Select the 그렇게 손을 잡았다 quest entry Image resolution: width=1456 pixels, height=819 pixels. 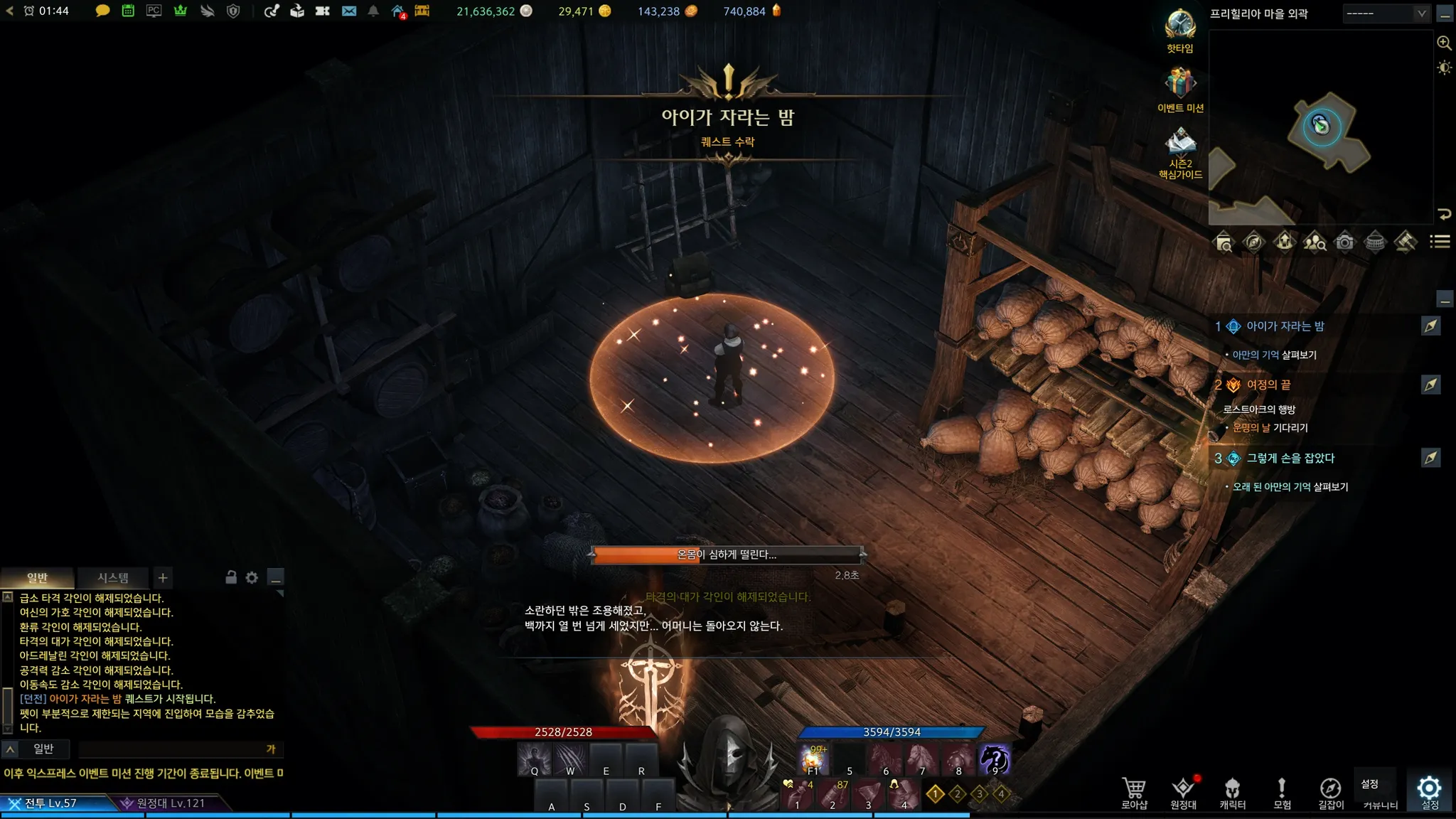pyautogui.click(x=1290, y=459)
